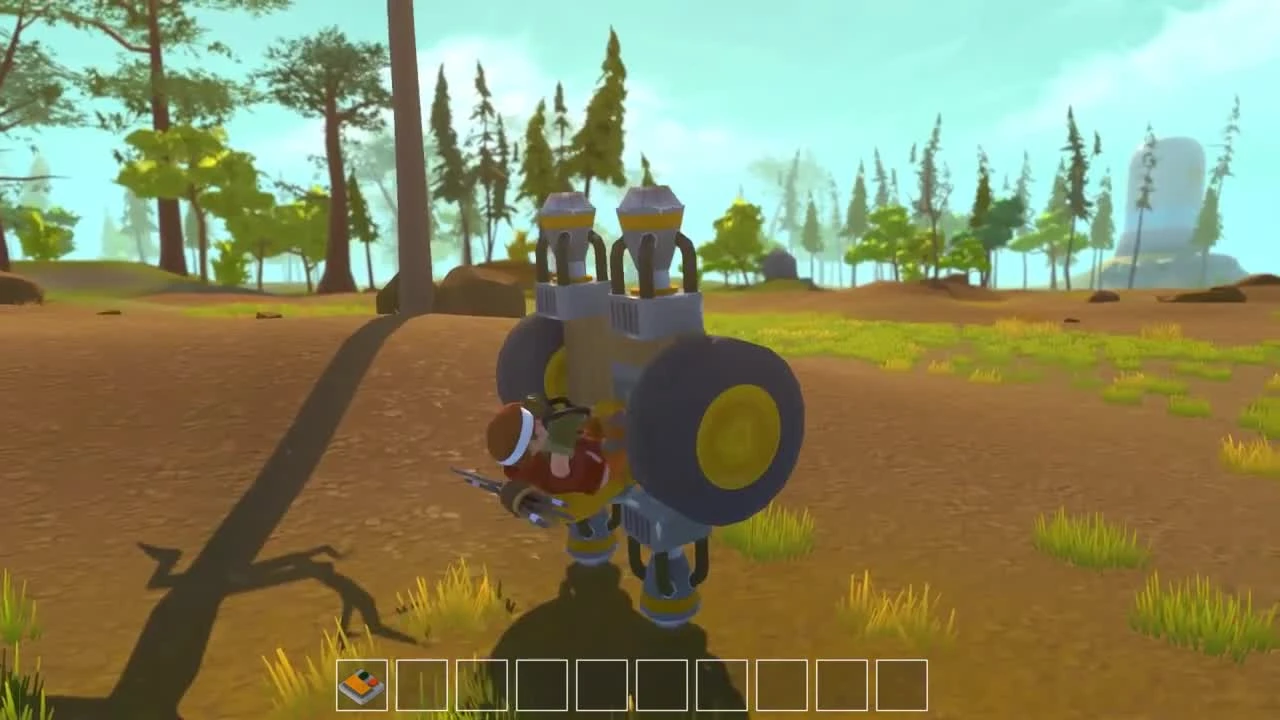Click the left silver thruster exhaust

point(570,240)
